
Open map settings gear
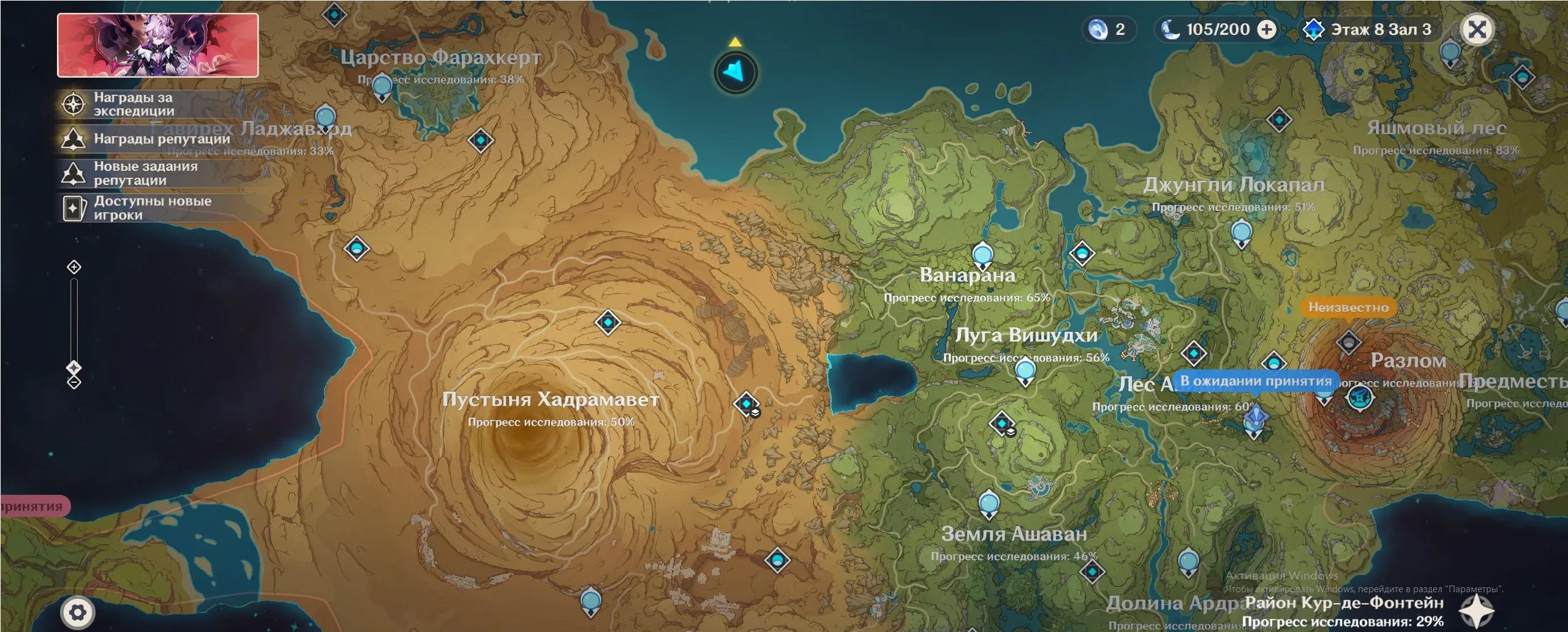tap(78, 612)
